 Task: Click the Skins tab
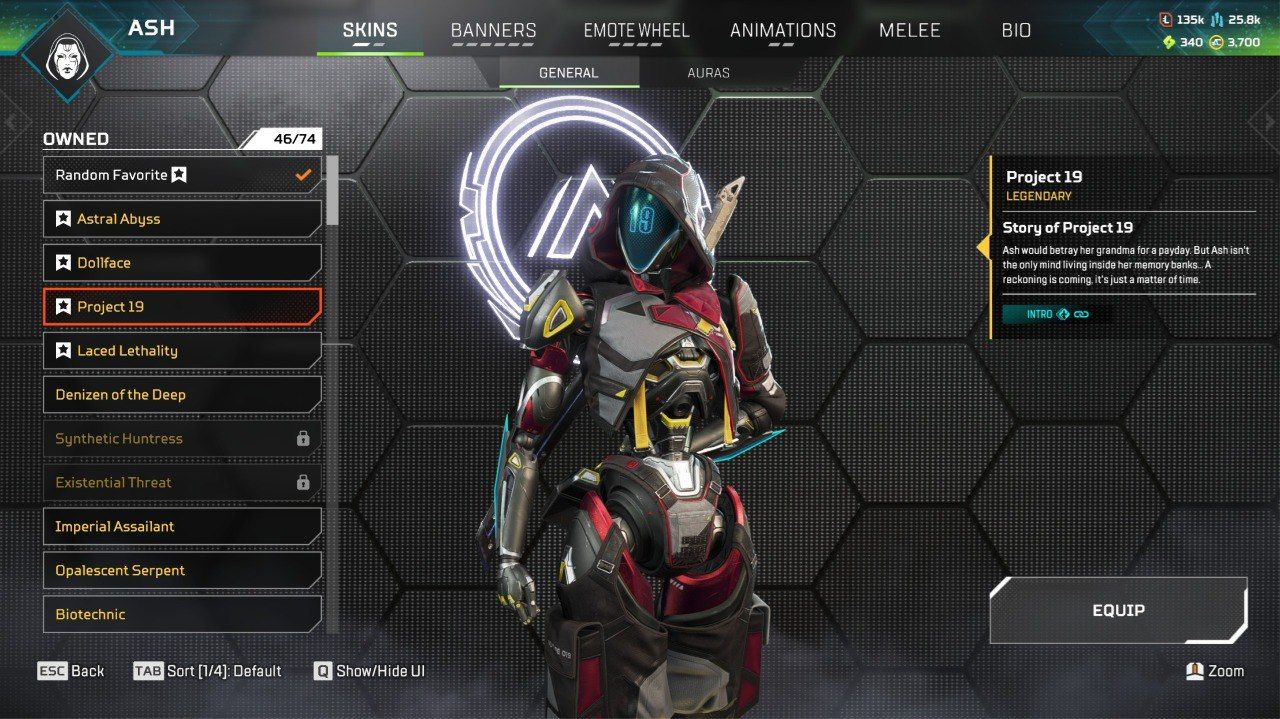pos(369,30)
